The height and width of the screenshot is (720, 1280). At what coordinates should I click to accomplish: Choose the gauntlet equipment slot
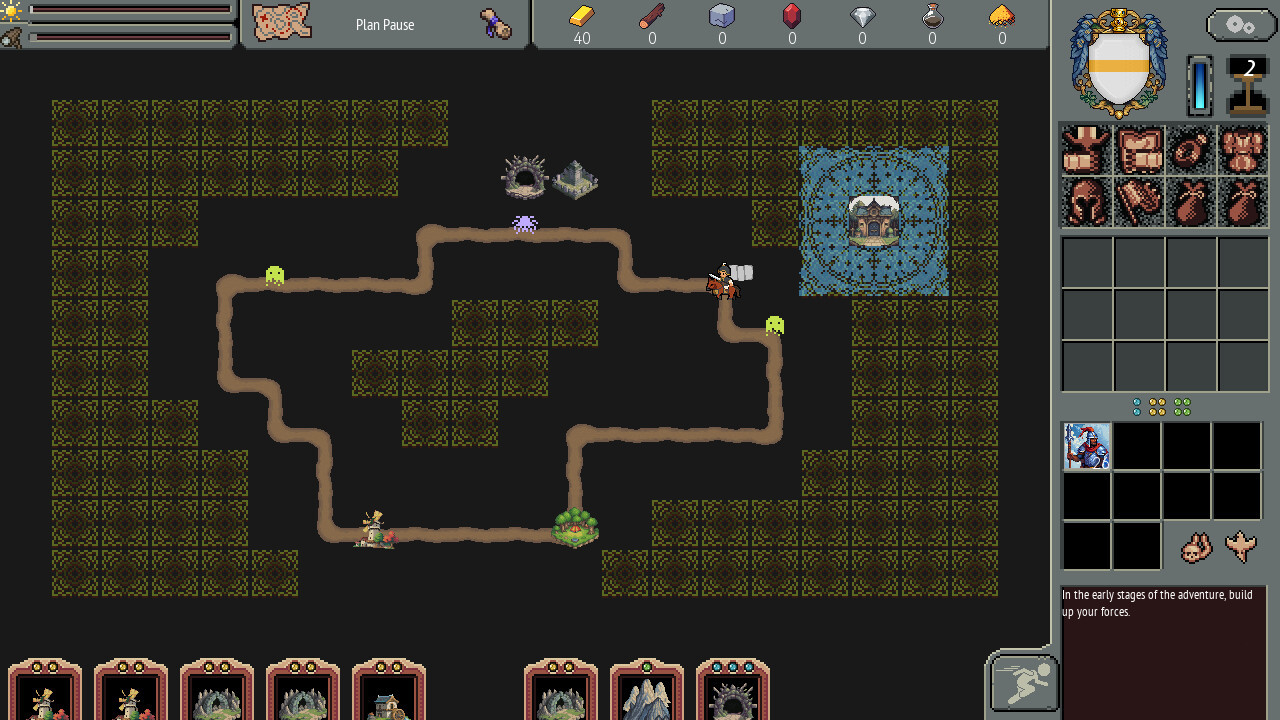tap(1138, 202)
